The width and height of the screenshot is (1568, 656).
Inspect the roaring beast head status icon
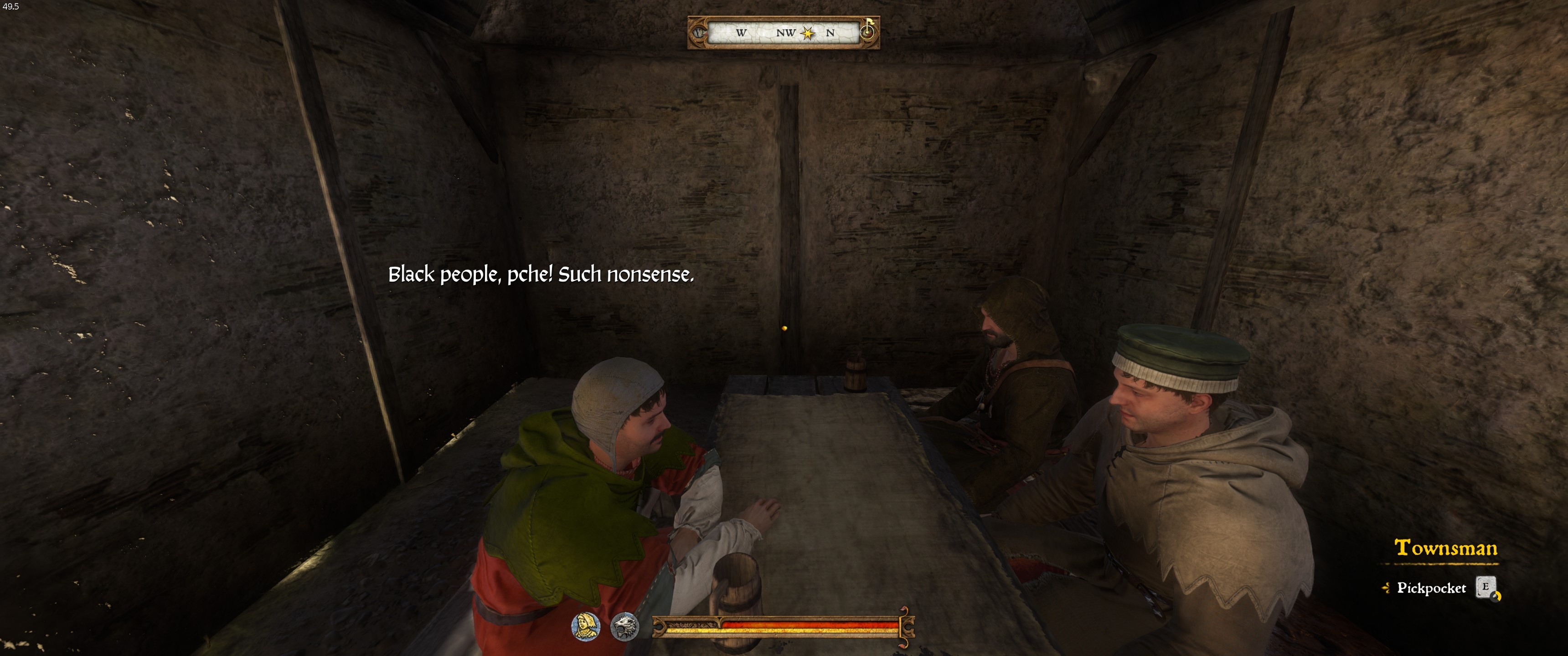pos(624,627)
